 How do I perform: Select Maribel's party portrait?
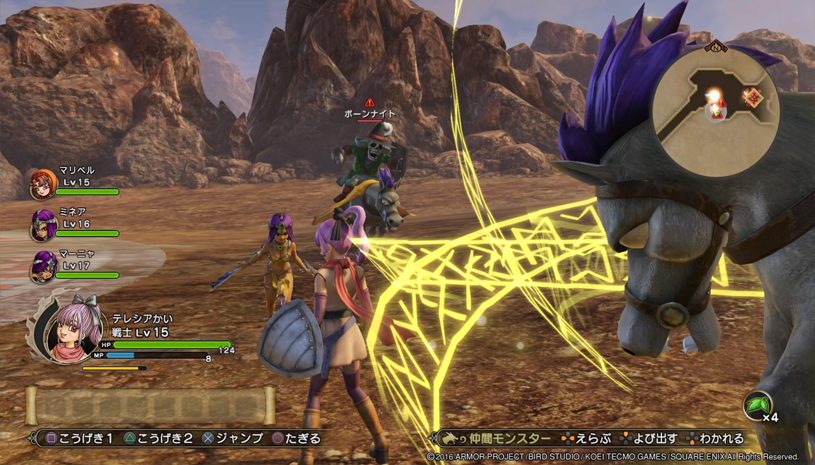click(x=43, y=183)
